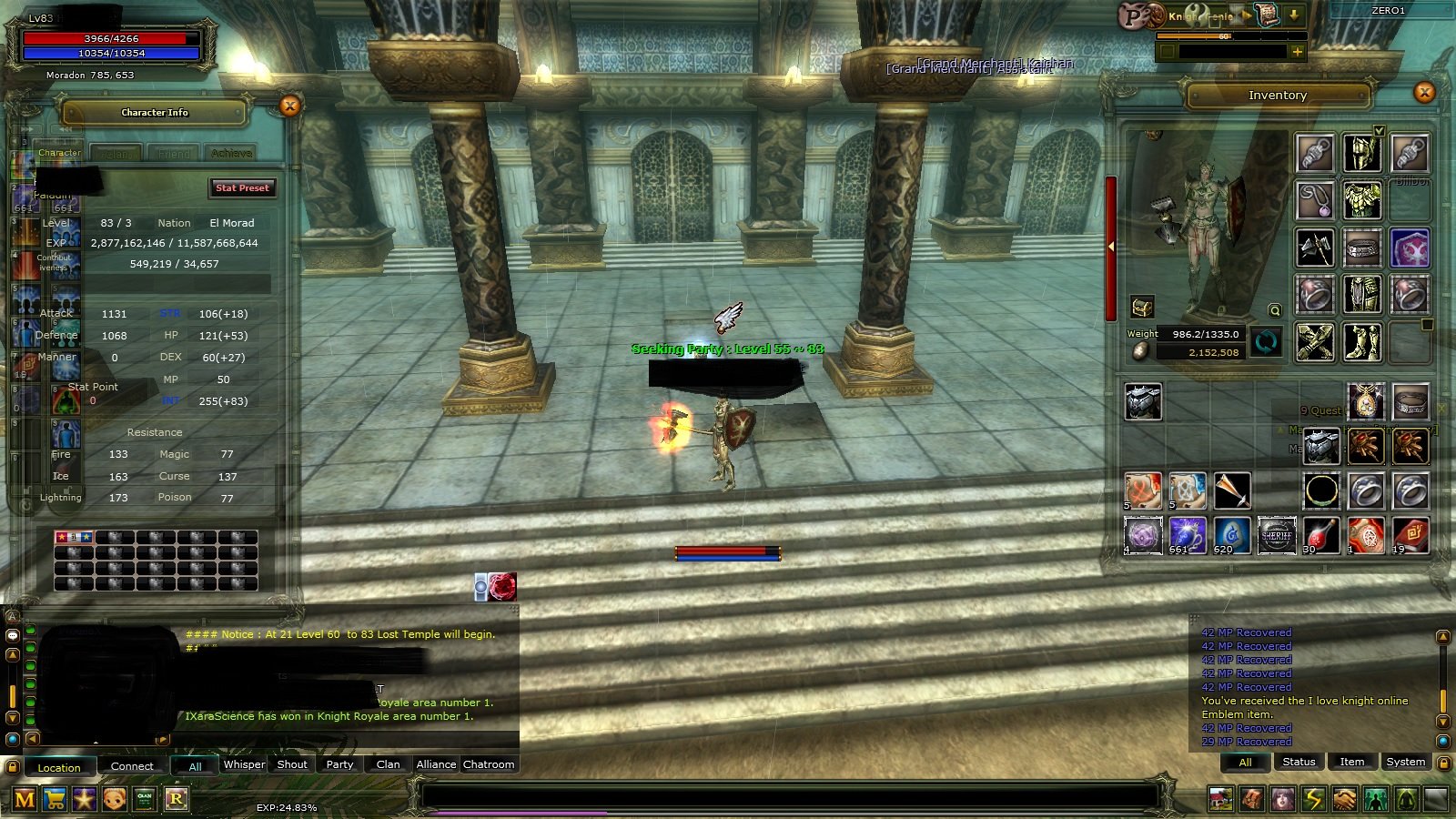
Task: Click the golden M merchant icon bottom-left
Action: [25, 798]
